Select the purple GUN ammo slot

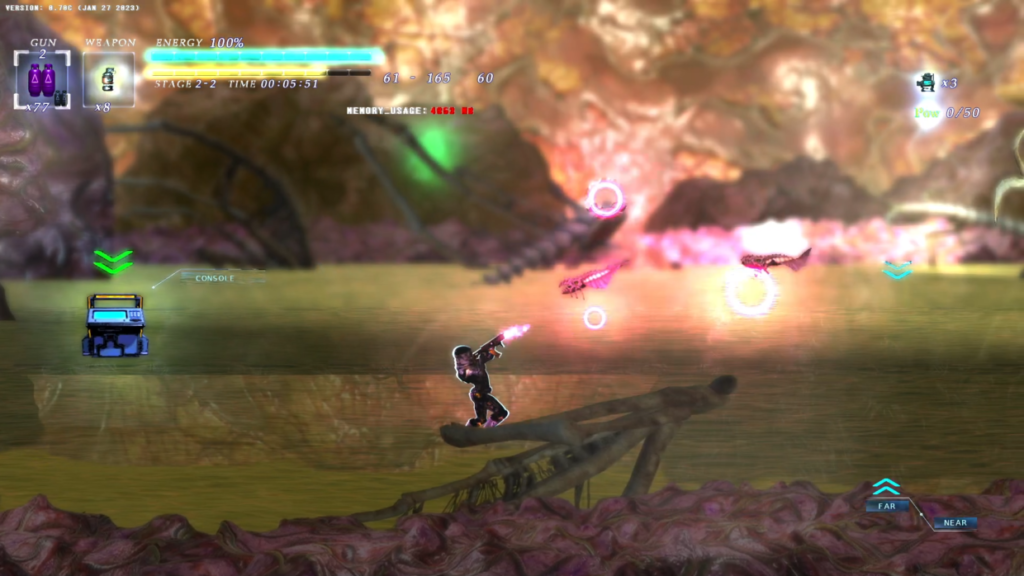(42, 79)
